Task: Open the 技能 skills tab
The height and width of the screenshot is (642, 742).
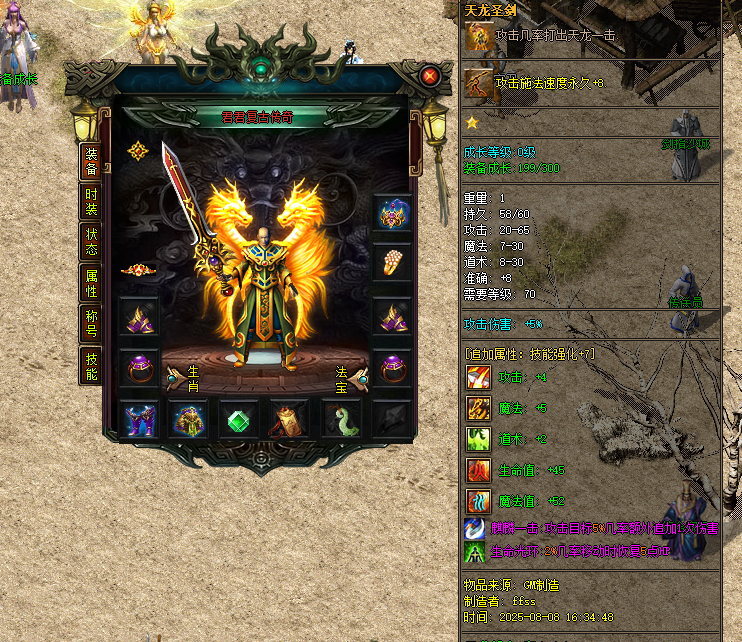Action: coord(91,365)
